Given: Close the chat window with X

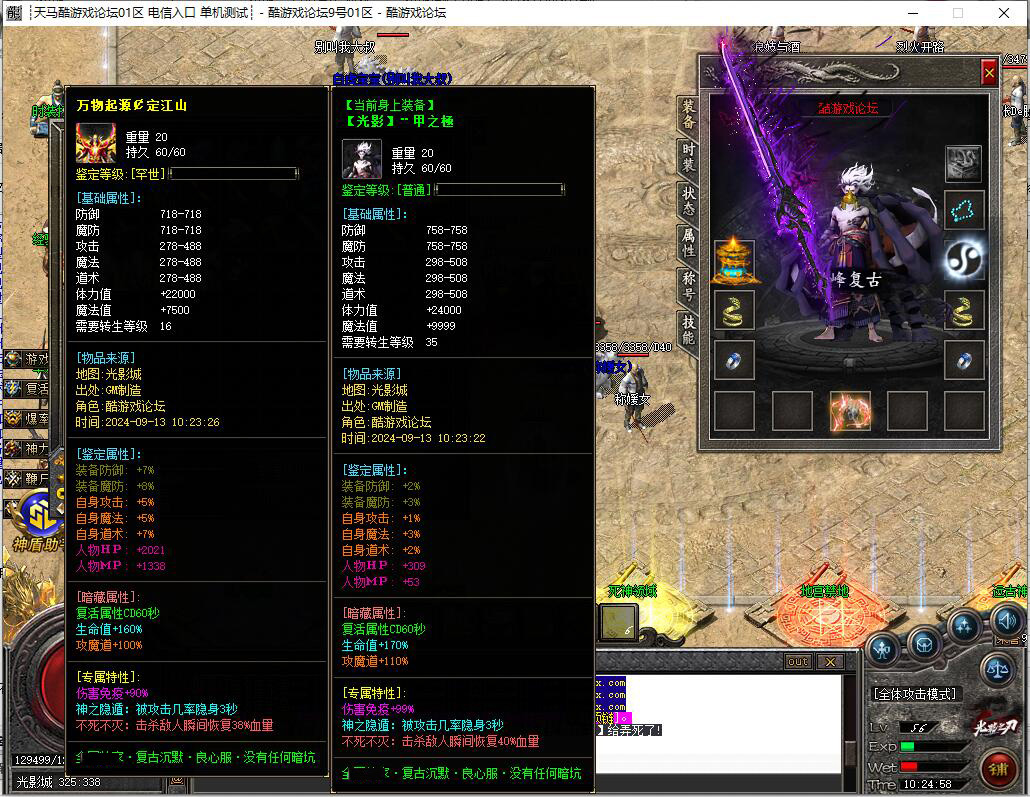Looking at the screenshot, I should click(829, 662).
